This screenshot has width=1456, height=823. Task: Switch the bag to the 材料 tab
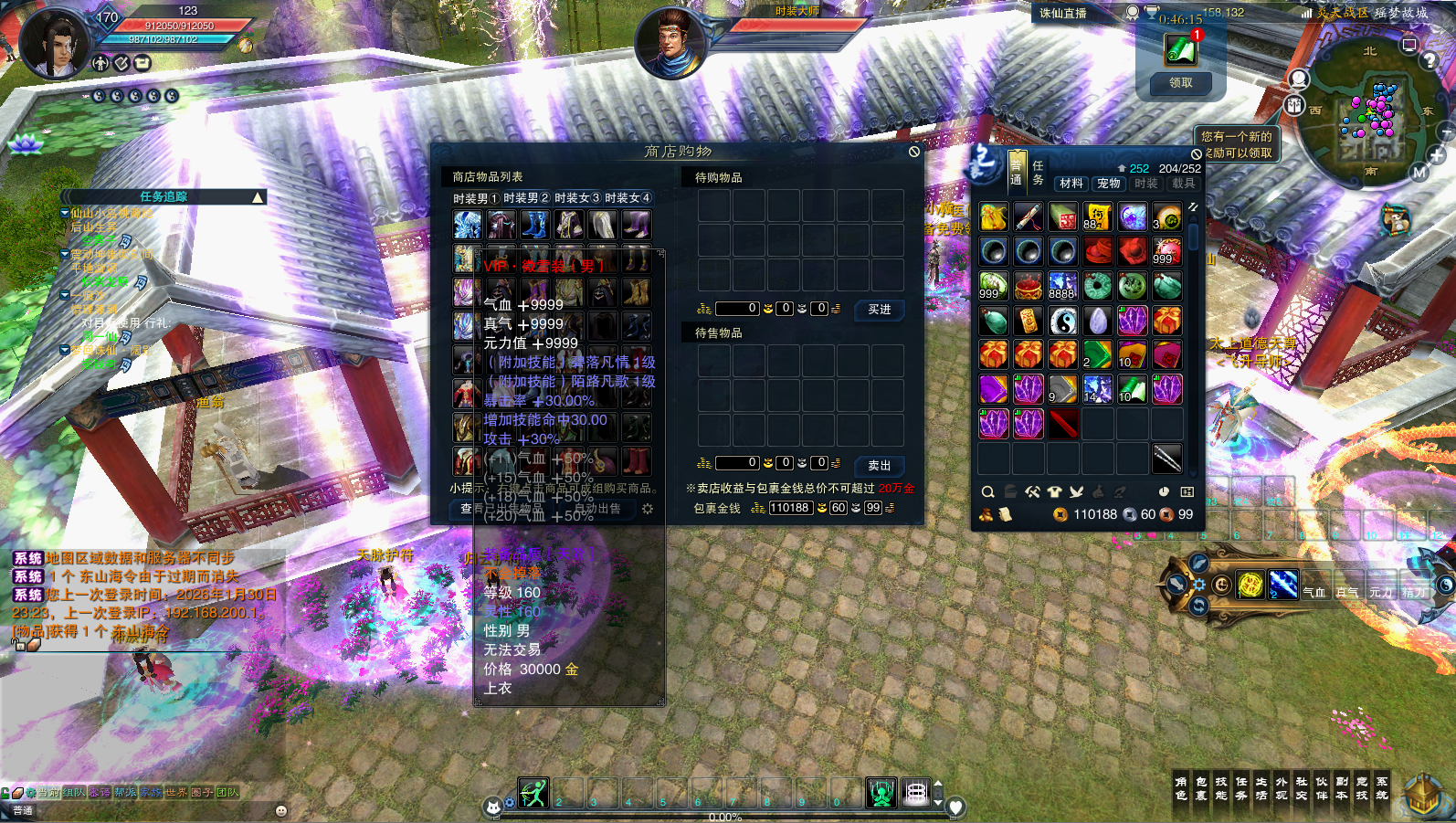tap(1071, 184)
